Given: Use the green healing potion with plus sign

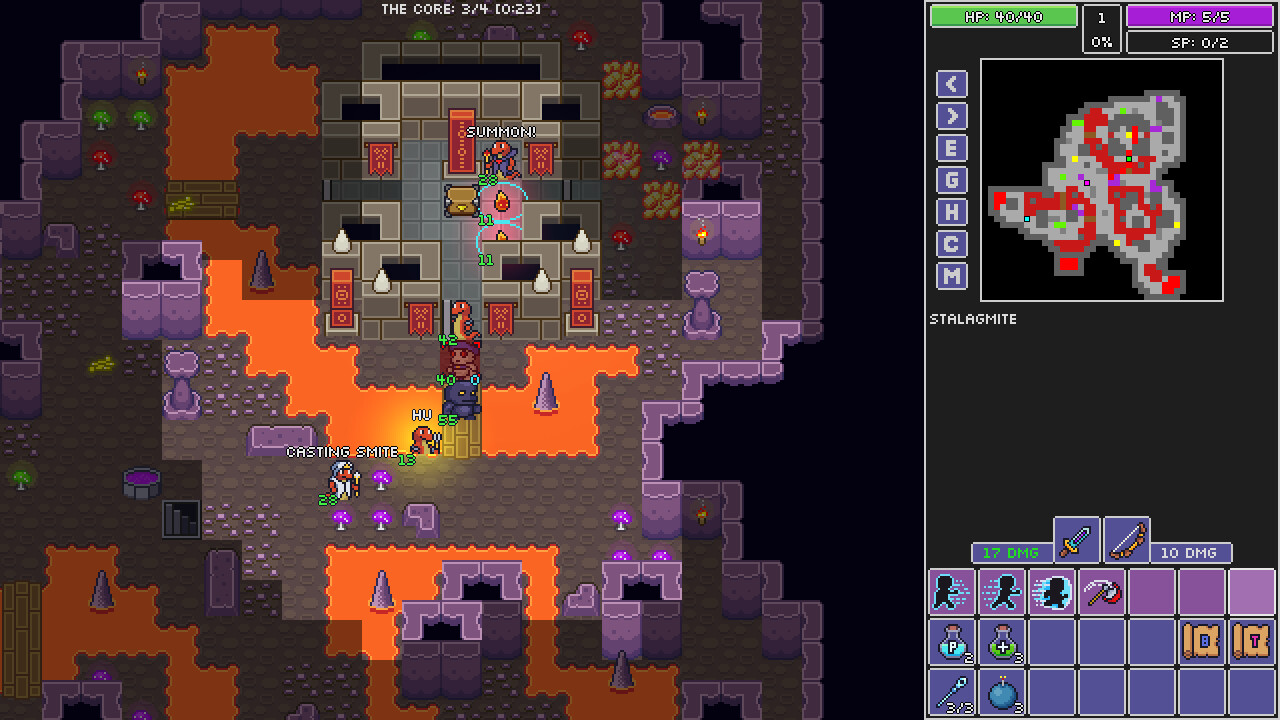Looking at the screenshot, I should (x=1001, y=643).
